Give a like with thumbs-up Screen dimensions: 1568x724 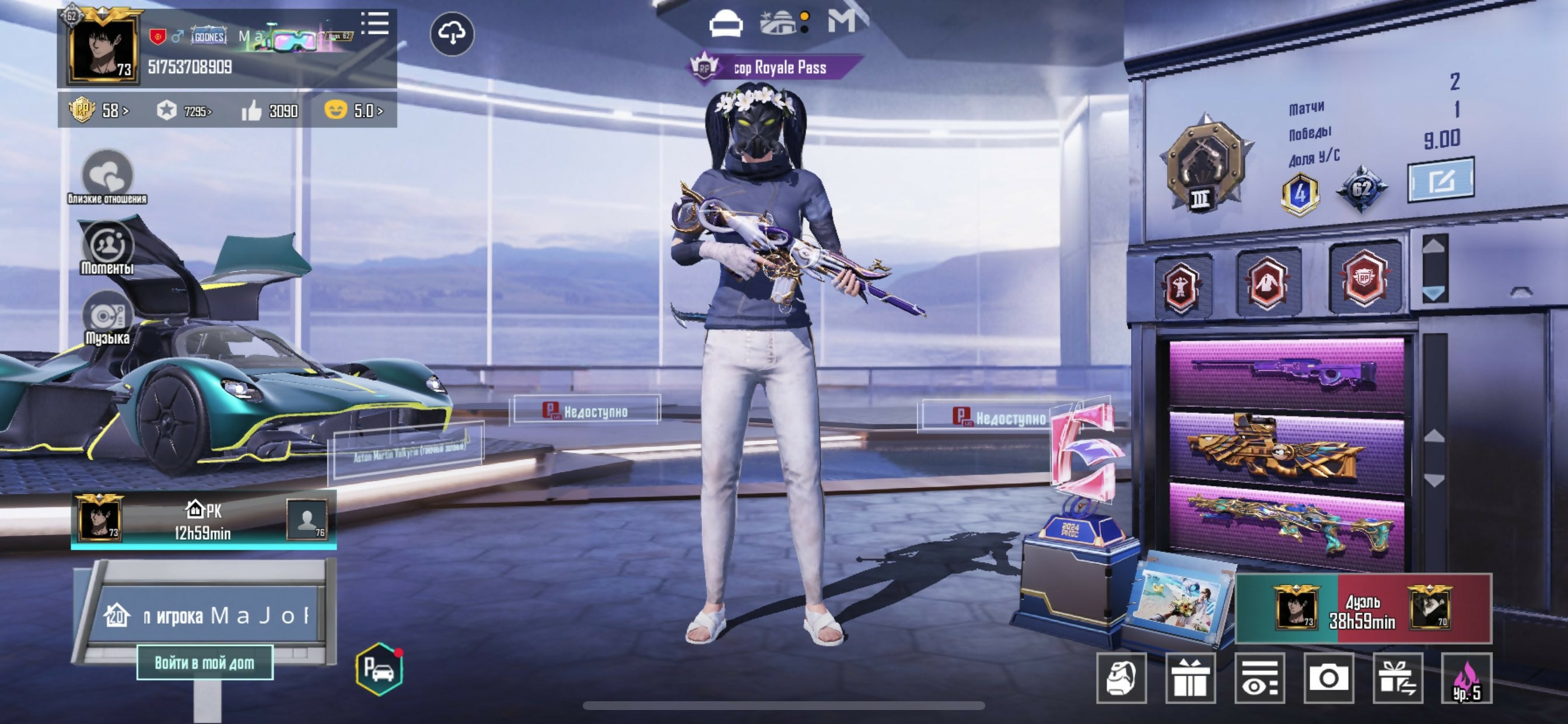tap(252, 111)
